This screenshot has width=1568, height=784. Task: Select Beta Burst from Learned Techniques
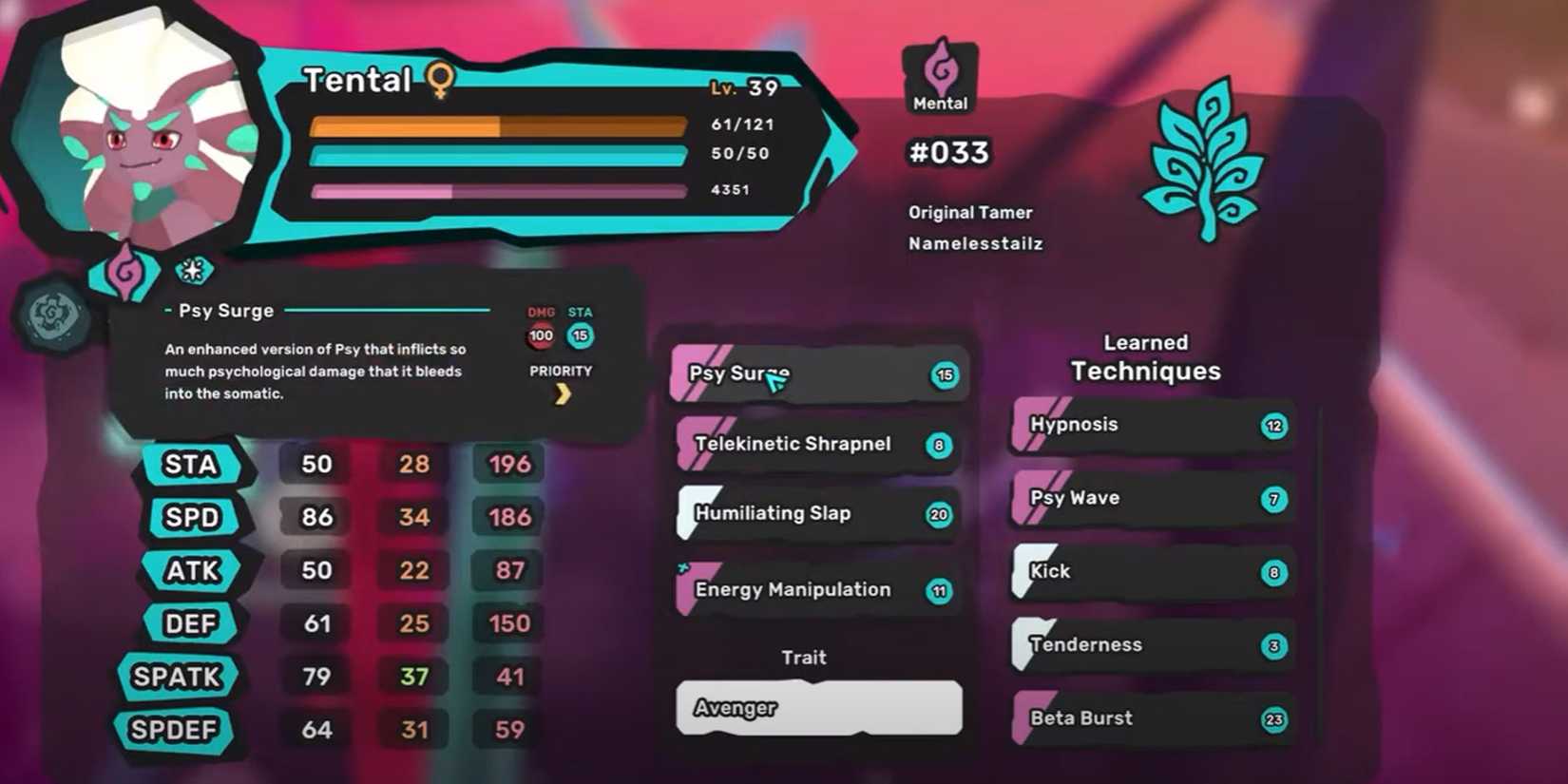pyautogui.click(x=1150, y=719)
